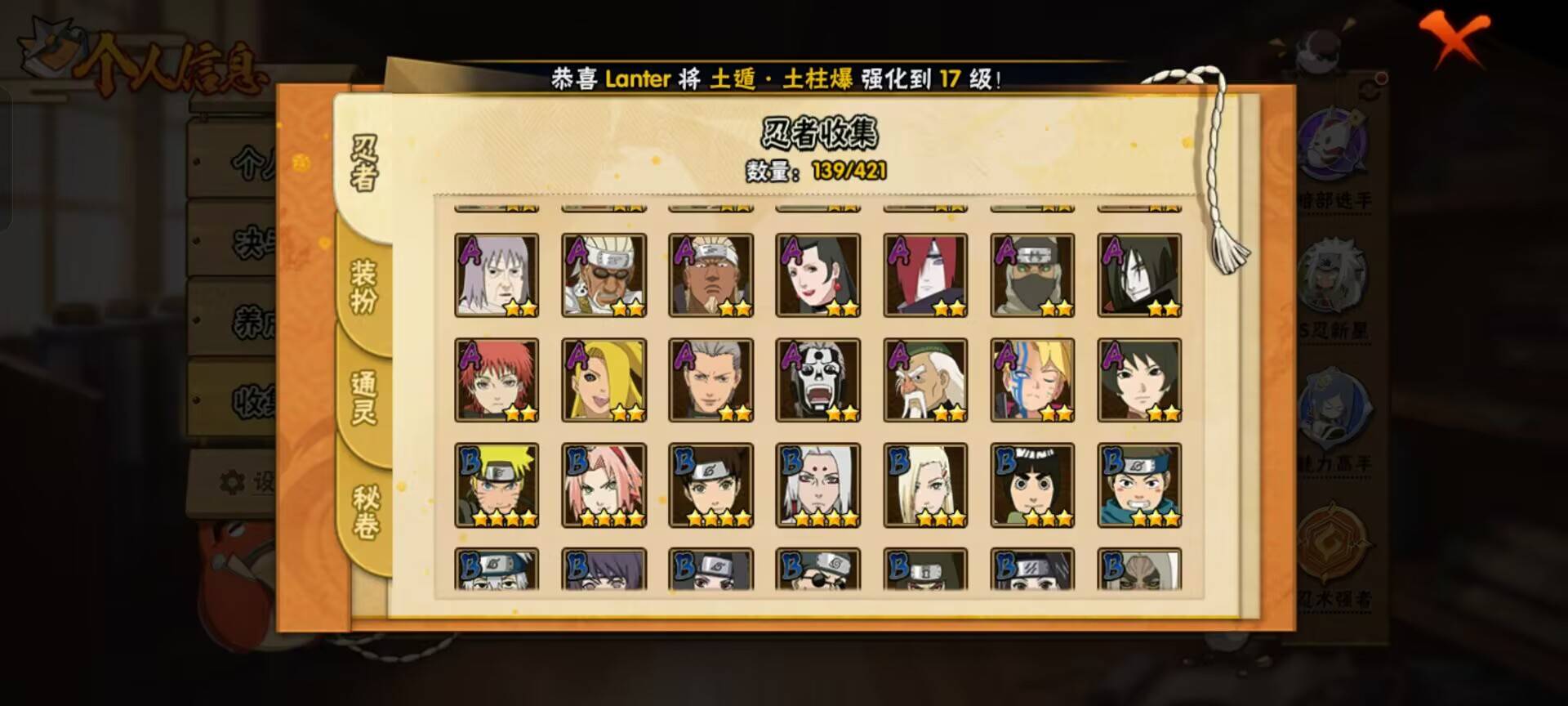Select B-rank Naruto portrait

point(497,485)
